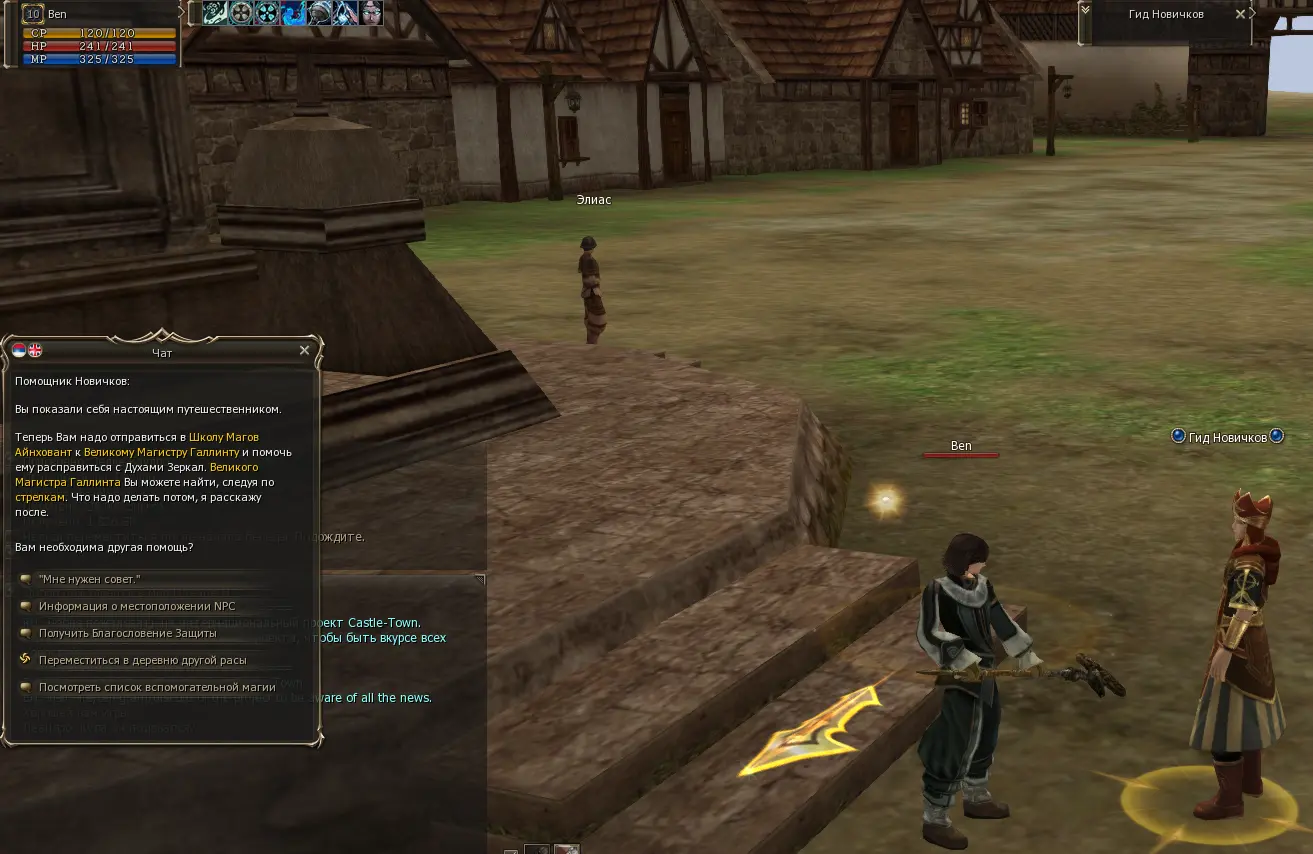Close the Гид Новичков target window

[x=1241, y=14]
